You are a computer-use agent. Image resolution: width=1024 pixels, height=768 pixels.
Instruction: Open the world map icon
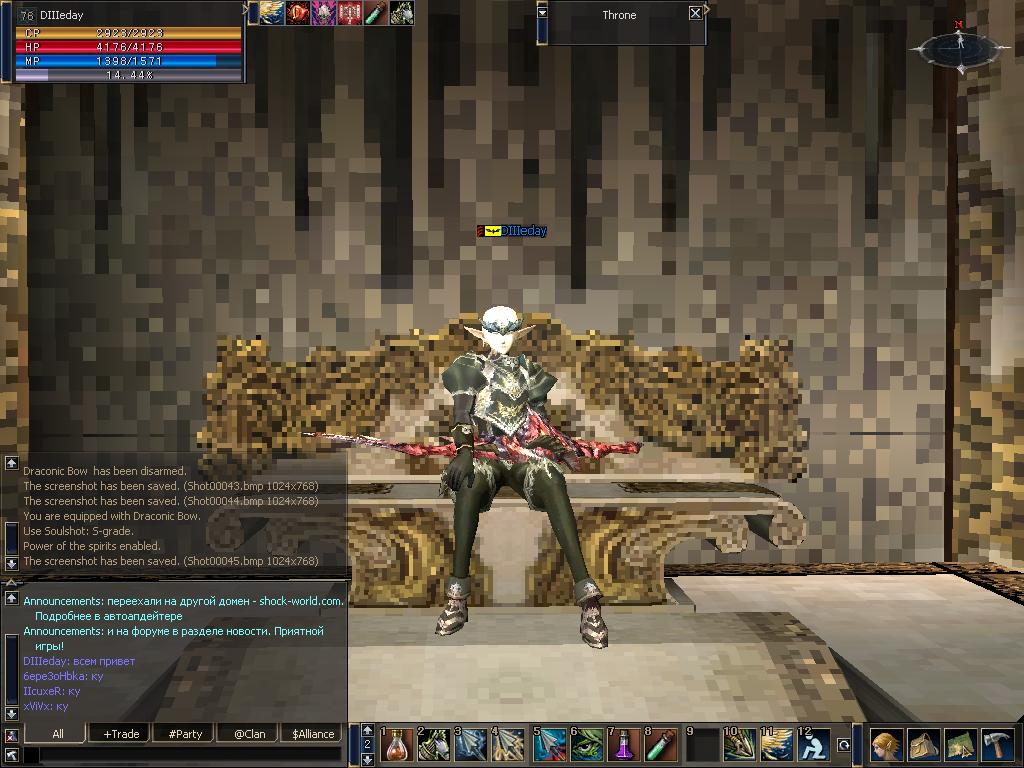coord(960,745)
